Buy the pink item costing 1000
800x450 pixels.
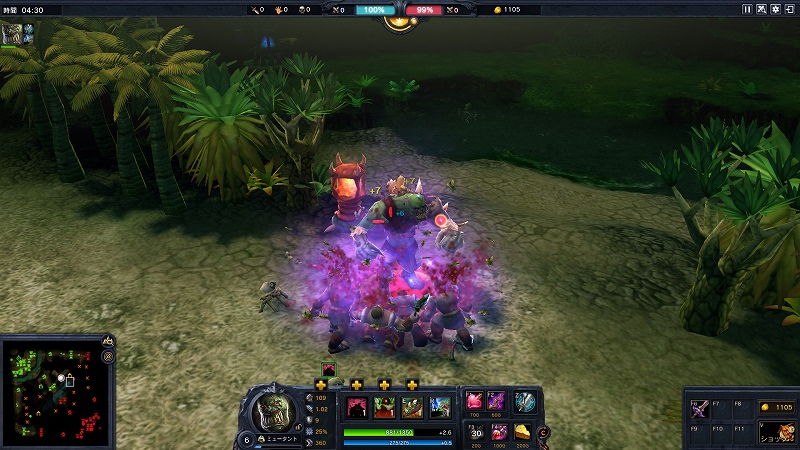[499, 431]
